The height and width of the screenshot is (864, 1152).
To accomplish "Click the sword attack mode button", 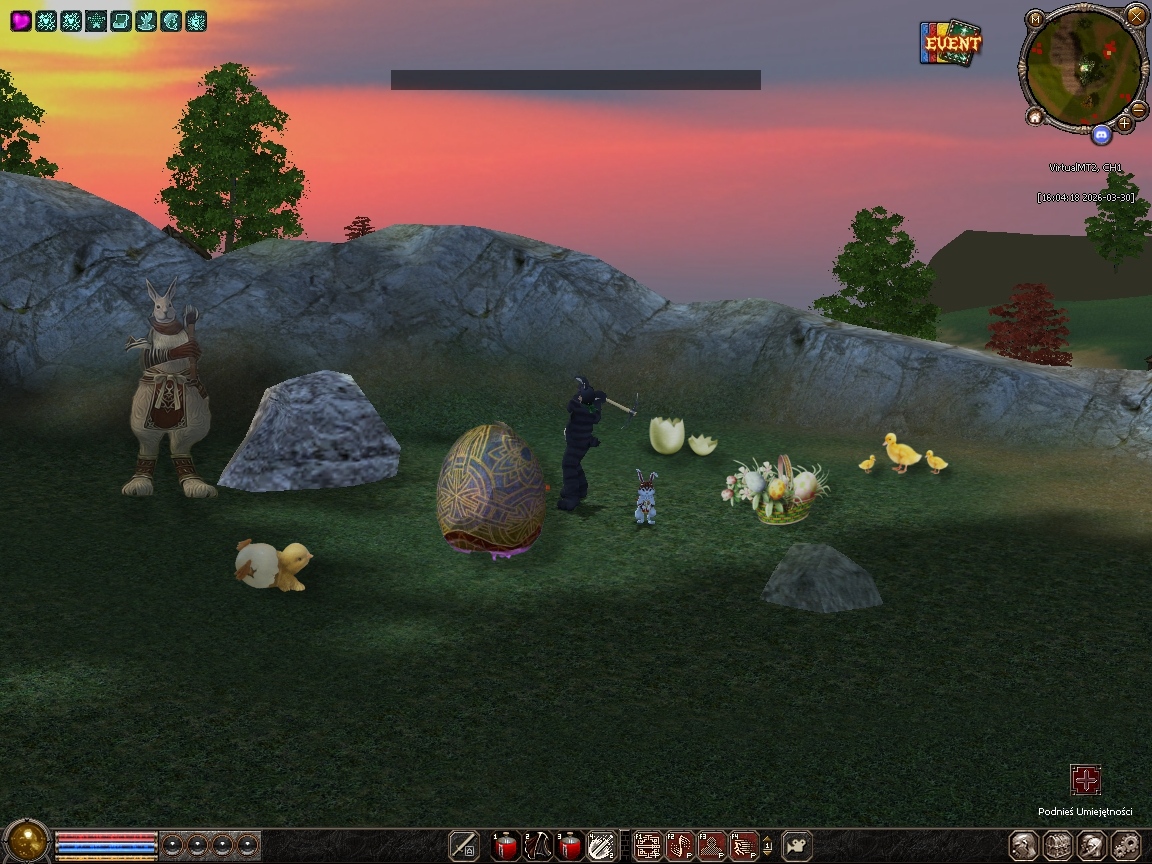I will point(464,846).
